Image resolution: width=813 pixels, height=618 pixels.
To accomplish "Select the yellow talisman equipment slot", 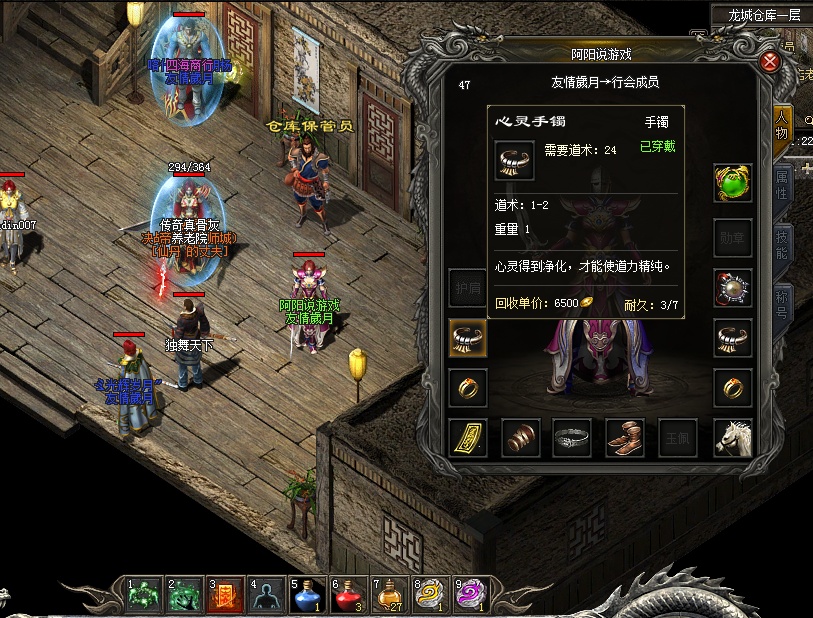I will pos(468,438).
